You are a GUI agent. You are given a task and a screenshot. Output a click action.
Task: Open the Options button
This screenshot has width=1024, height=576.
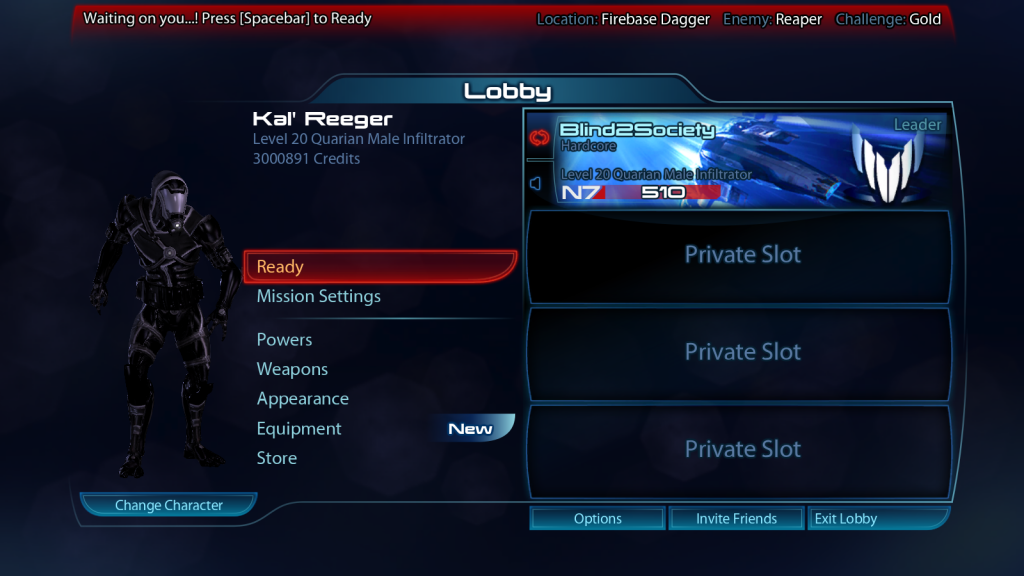598,518
